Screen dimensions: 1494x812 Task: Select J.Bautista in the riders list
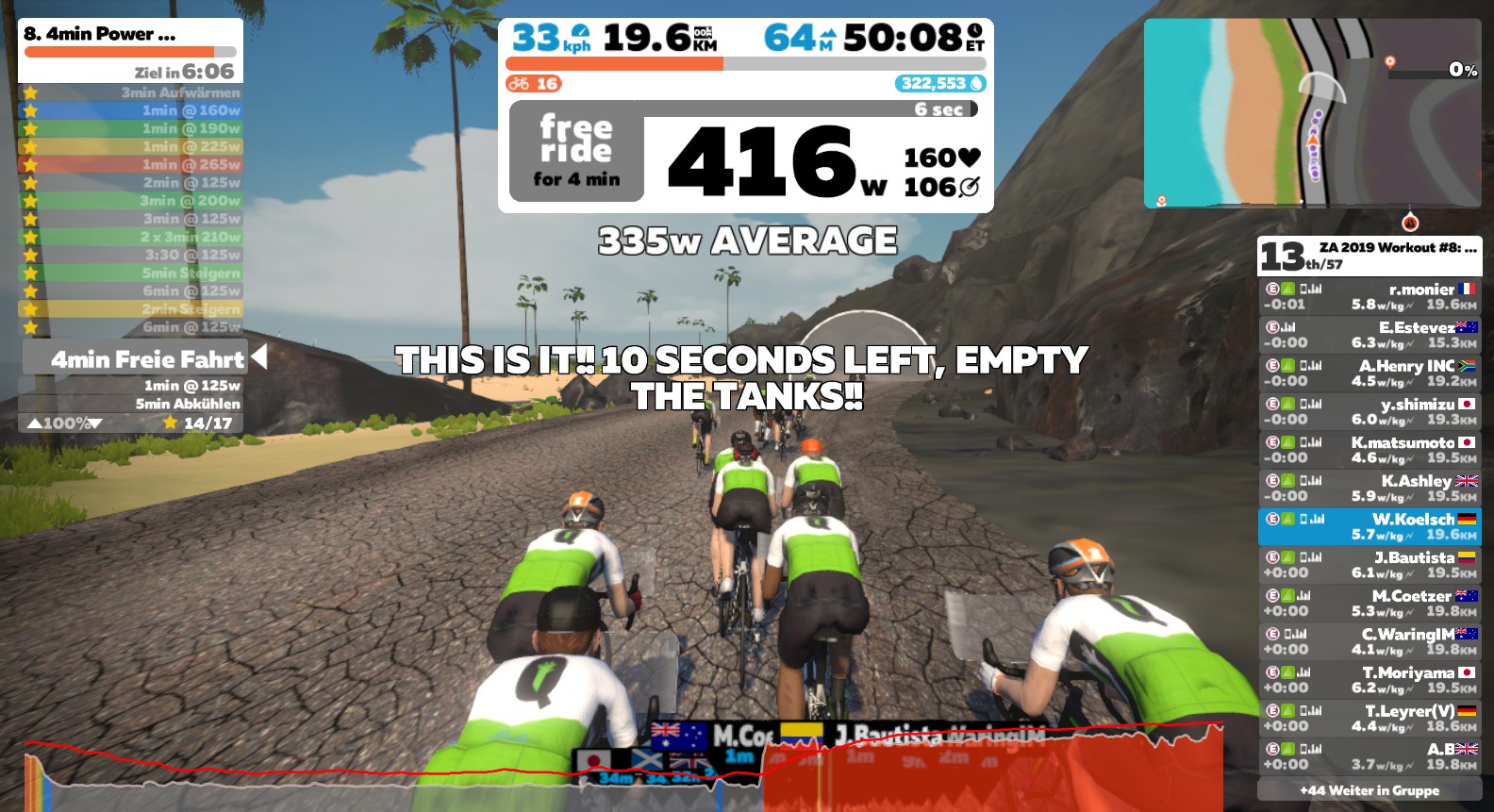[x=1369, y=565]
